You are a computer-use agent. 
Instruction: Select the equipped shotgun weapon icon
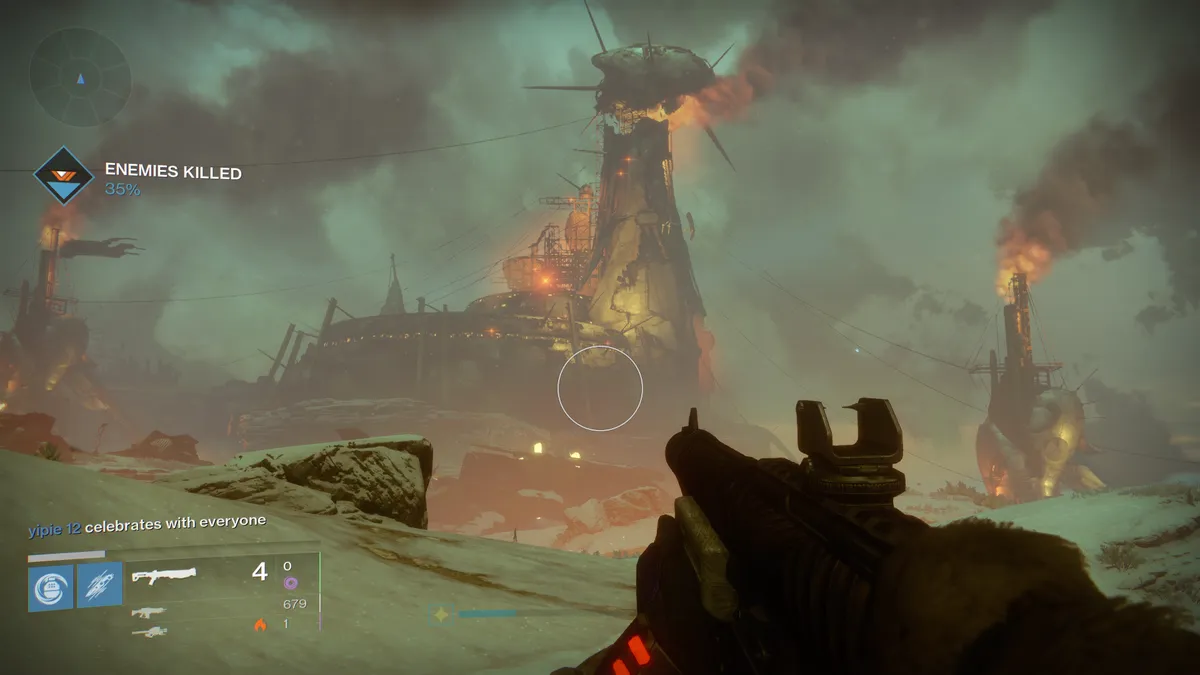(164, 576)
